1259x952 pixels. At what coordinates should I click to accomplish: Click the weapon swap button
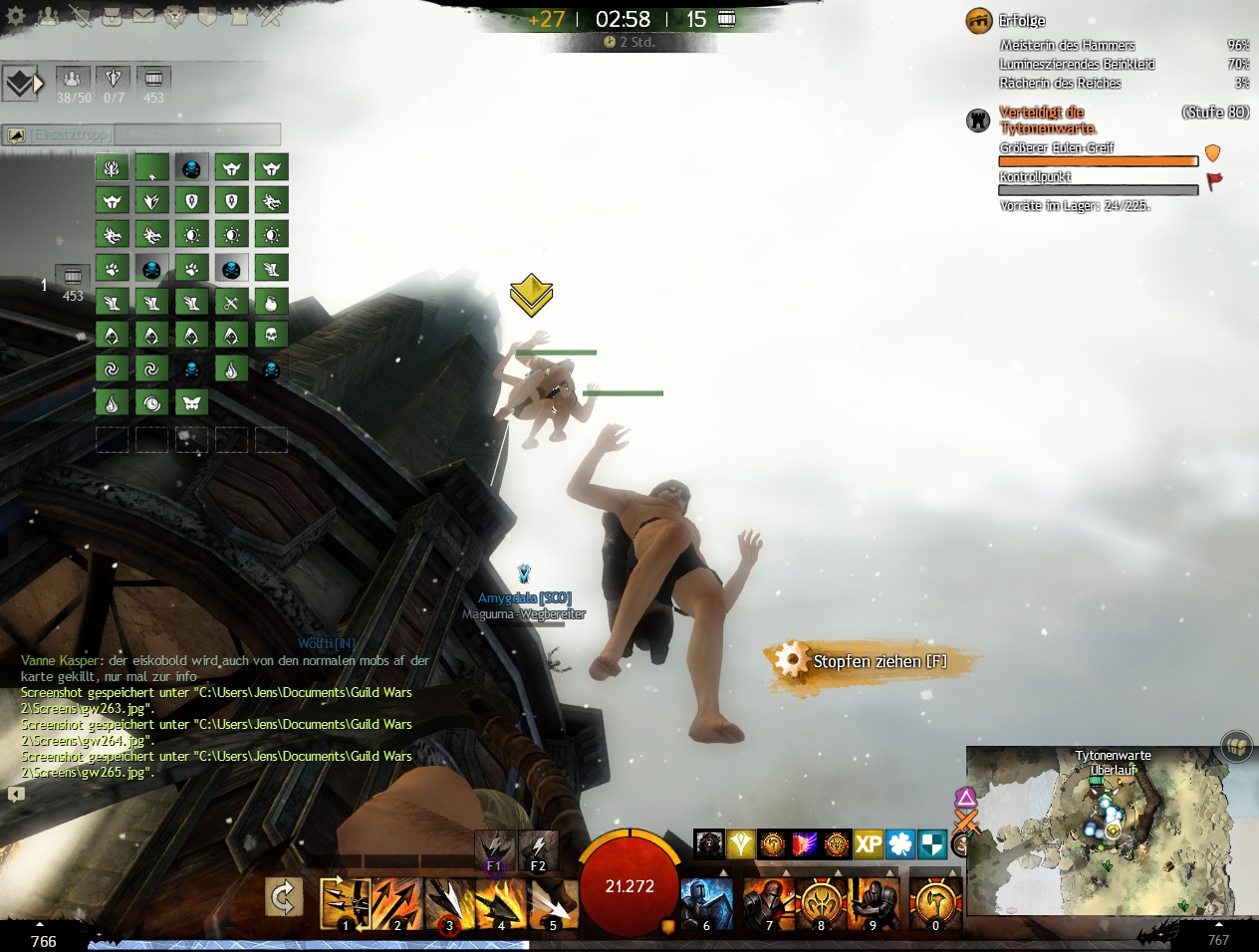[284, 899]
